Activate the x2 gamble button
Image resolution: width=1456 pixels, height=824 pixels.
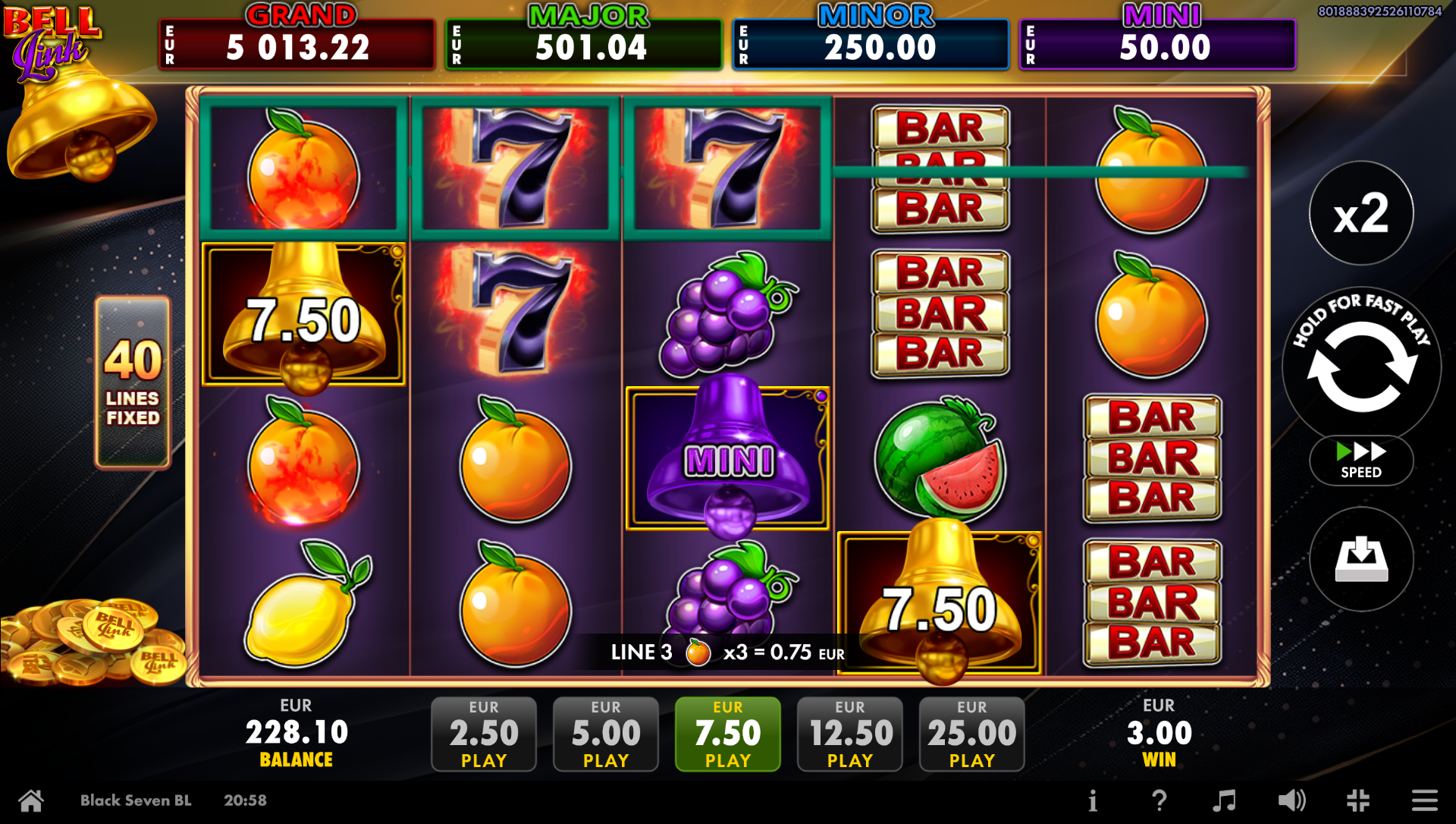1362,213
